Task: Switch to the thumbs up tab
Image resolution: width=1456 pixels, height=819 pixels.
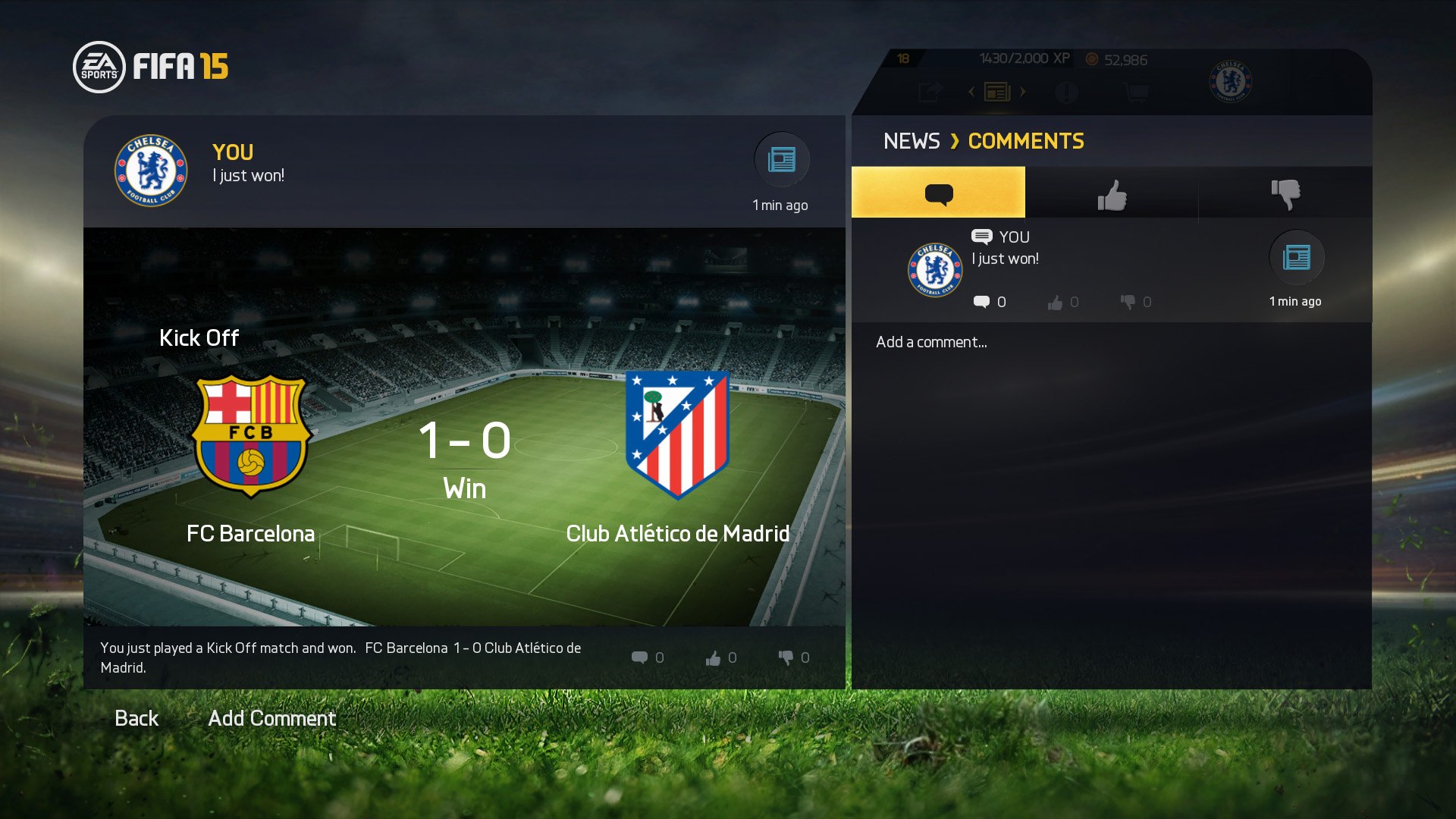Action: point(1112,192)
